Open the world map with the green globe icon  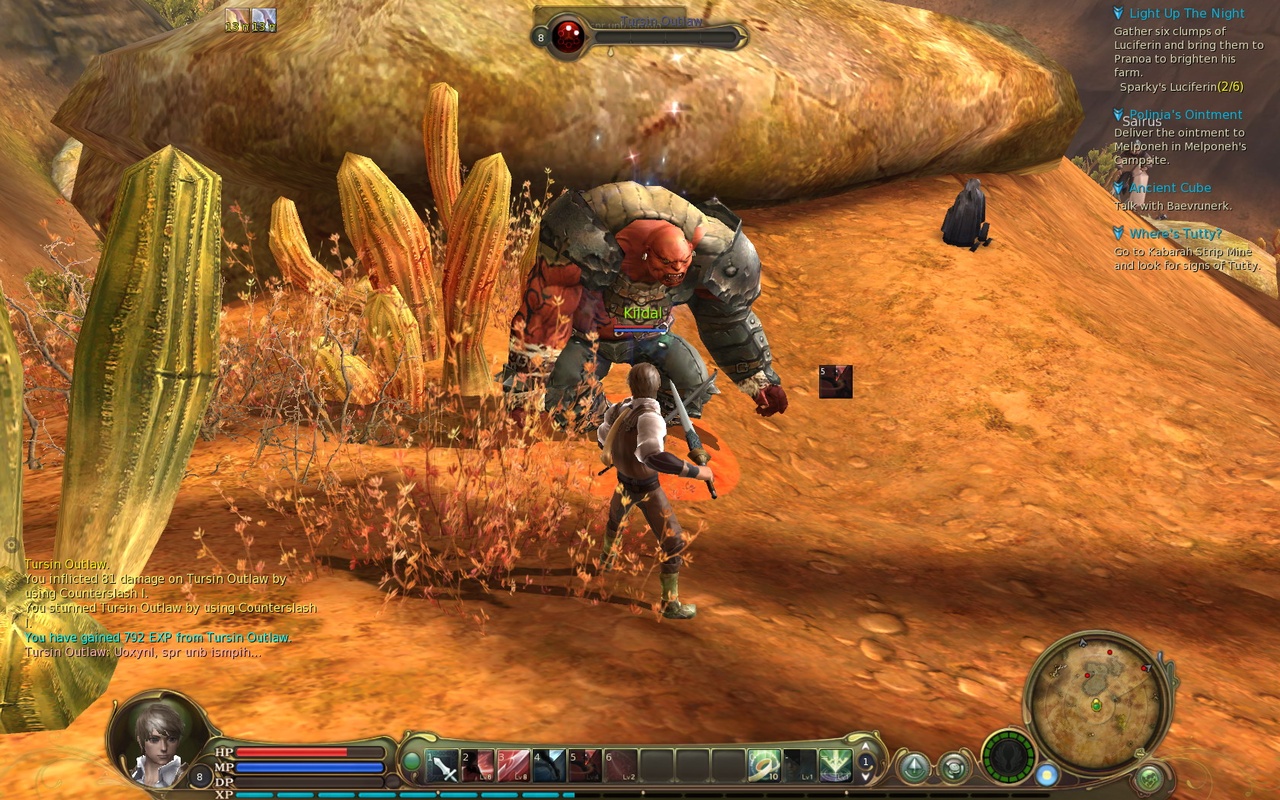click(x=1149, y=777)
